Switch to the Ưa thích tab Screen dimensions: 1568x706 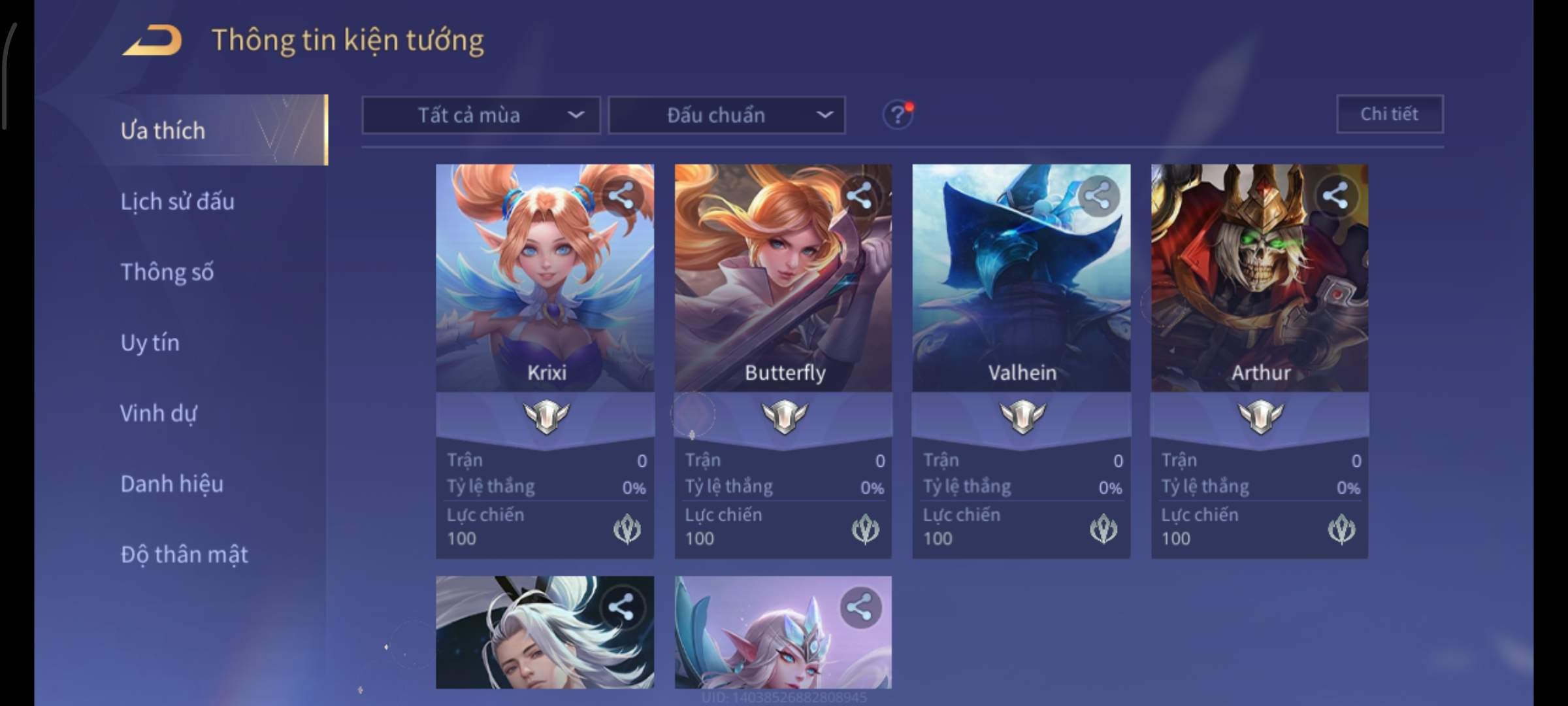163,131
